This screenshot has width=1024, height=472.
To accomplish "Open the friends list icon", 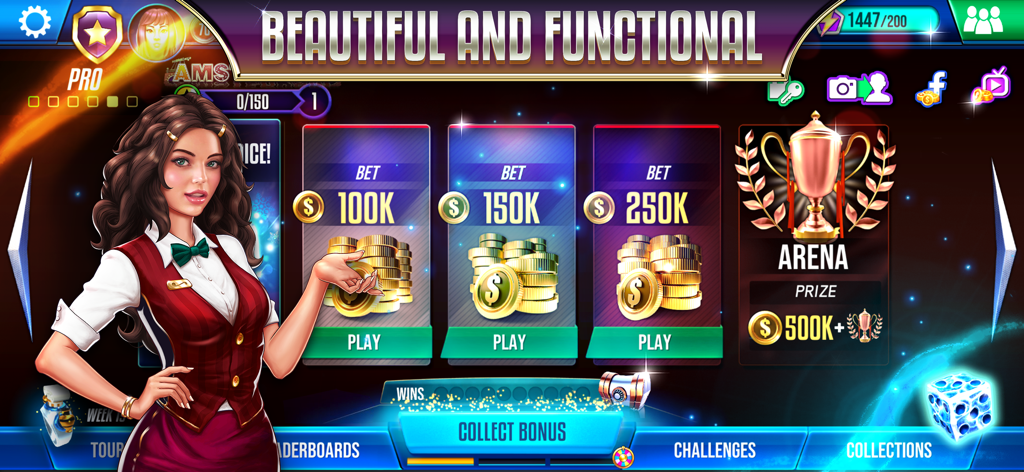I will tap(990, 20).
